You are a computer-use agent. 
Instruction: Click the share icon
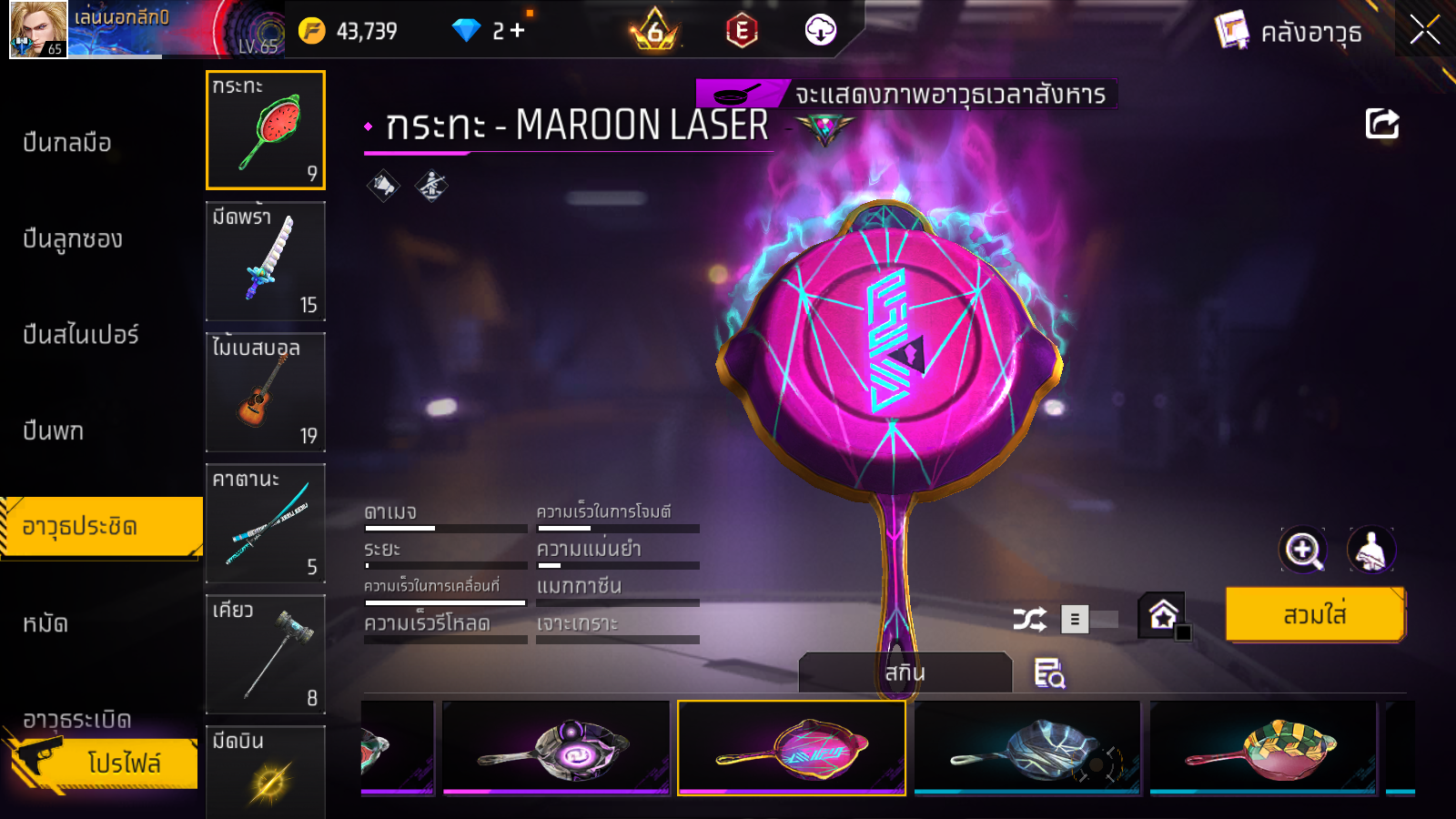tap(1381, 124)
